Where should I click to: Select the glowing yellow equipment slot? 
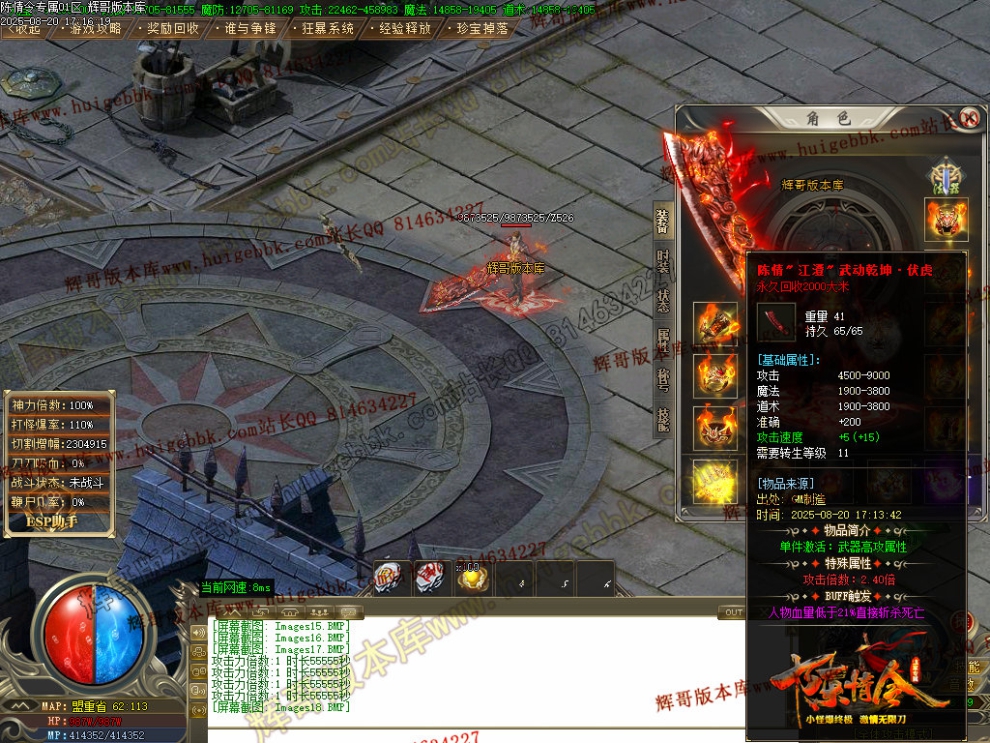coord(715,479)
